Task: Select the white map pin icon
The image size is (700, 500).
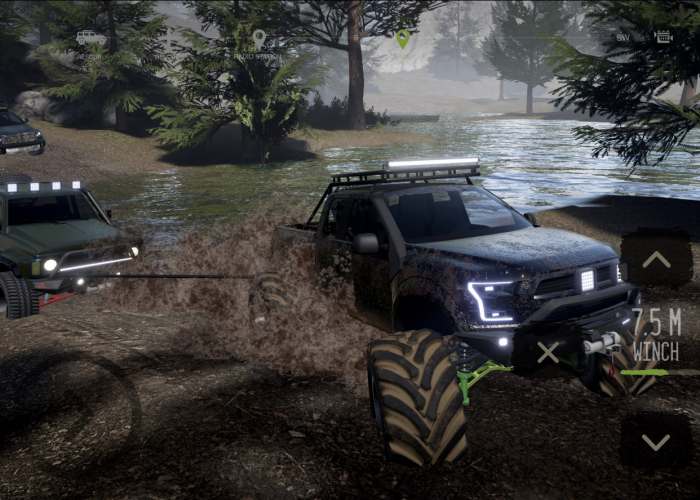Action: (x=259, y=39)
